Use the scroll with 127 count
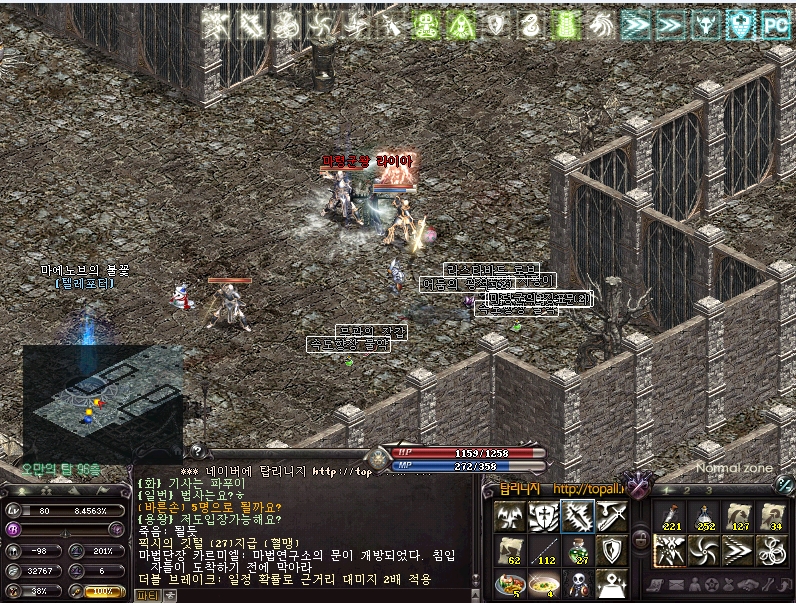This screenshot has width=796, height=603. [738, 517]
